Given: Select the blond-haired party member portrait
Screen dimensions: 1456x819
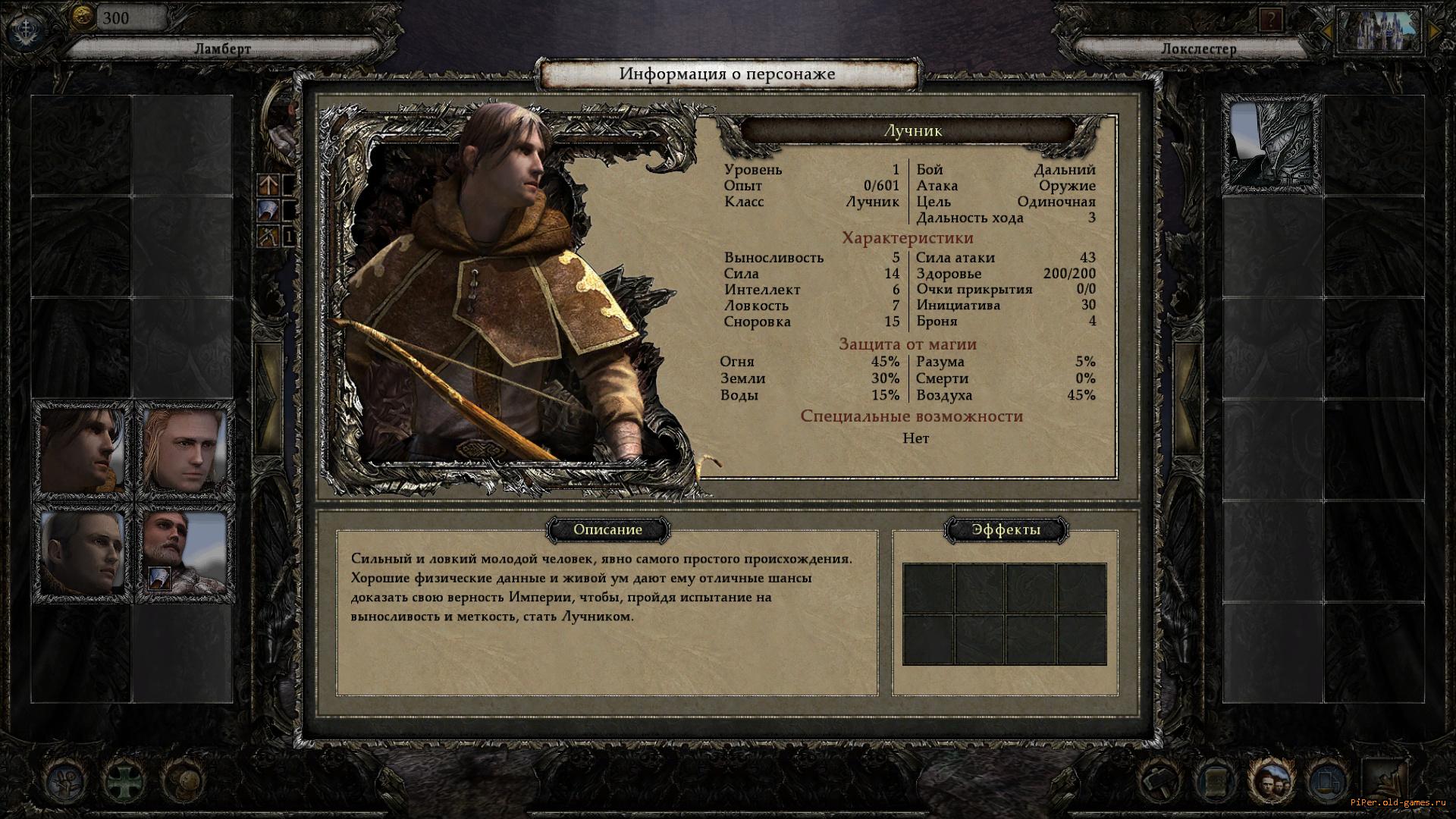Looking at the screenshot, I should point(185,450).
